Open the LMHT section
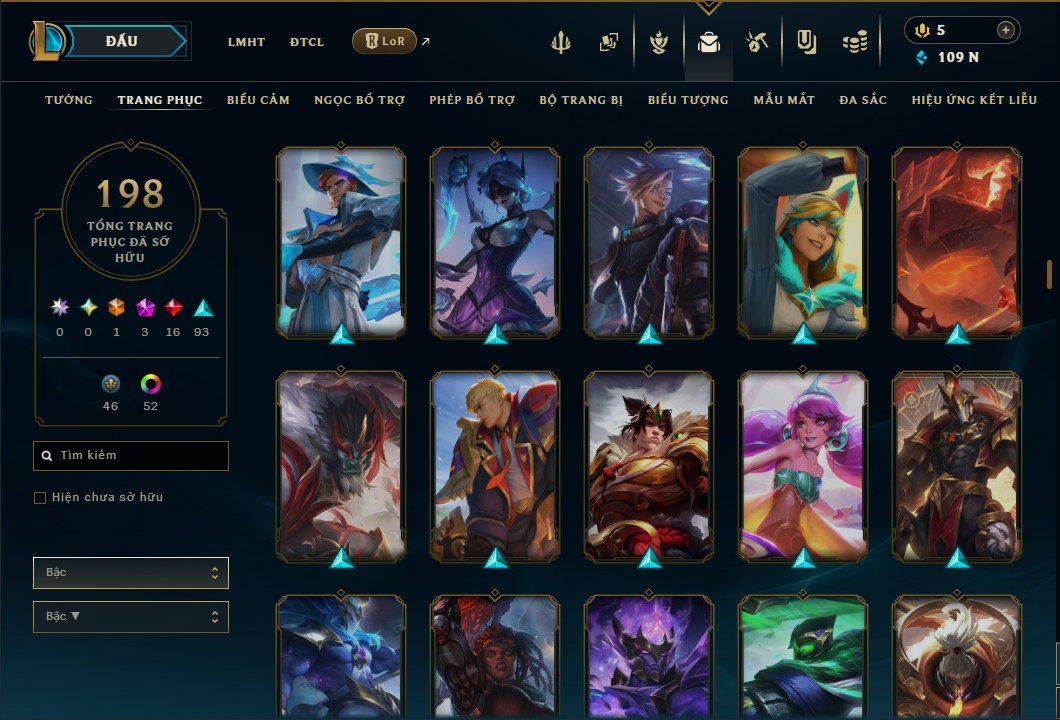 click(246, 42)
